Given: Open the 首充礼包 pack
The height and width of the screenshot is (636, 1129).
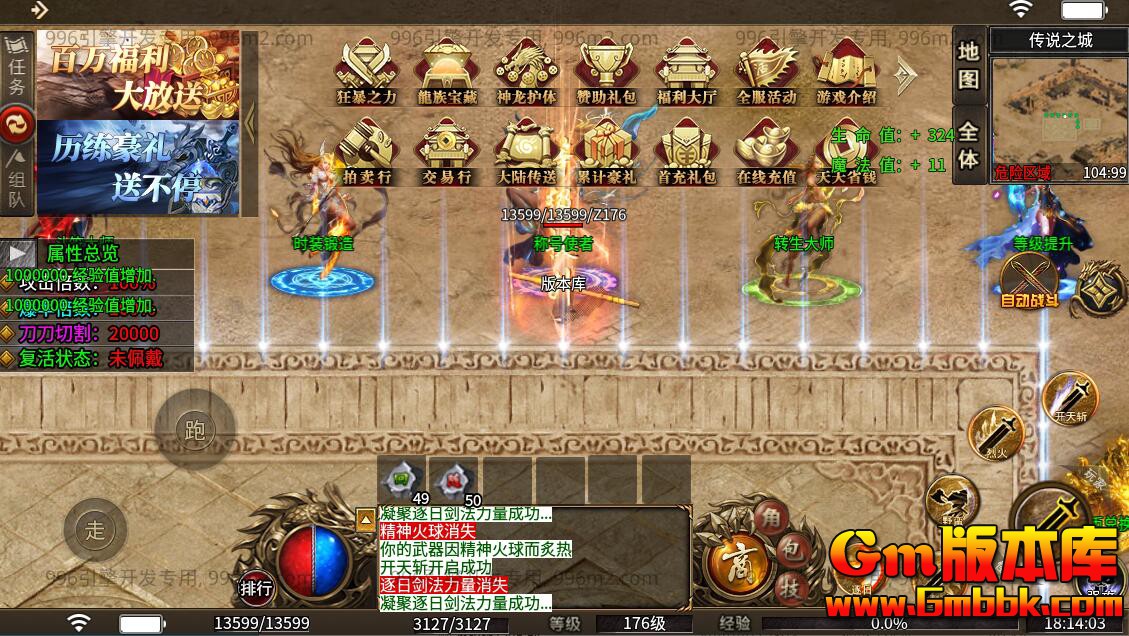Looking at the screenshot, I should pyautogui.click(x=687, y=151).
